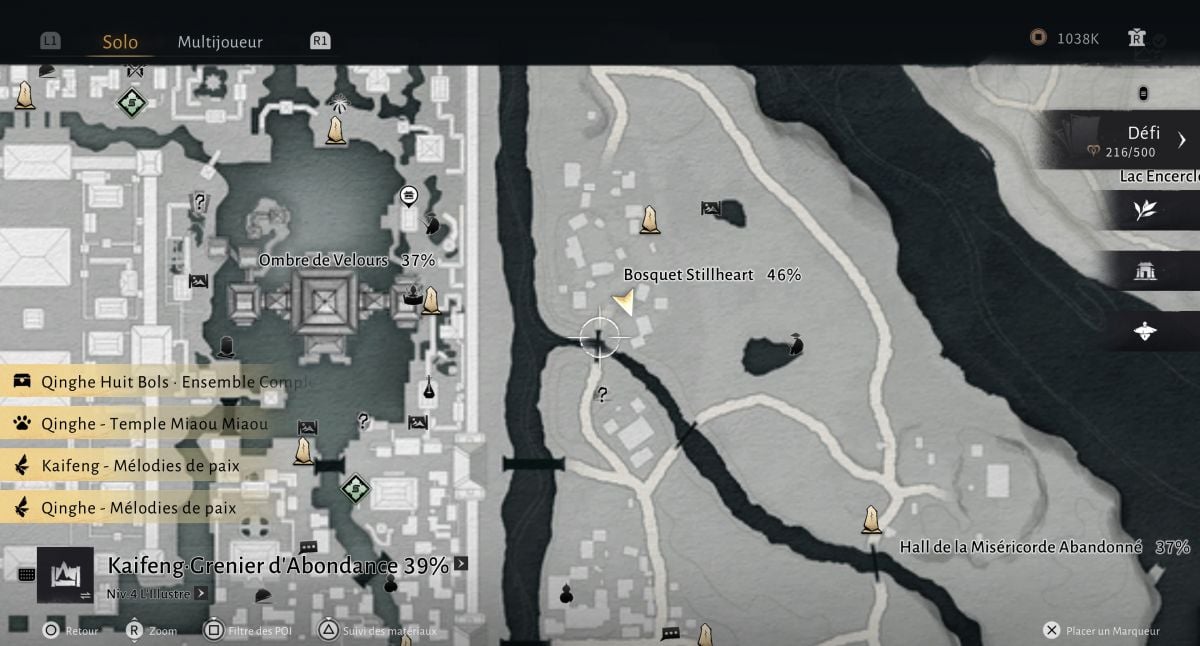Screen dimensions: 1200x646
Task: Click the leaf sprig side button
Action: pyautogui.click(x=1145, y=210)
